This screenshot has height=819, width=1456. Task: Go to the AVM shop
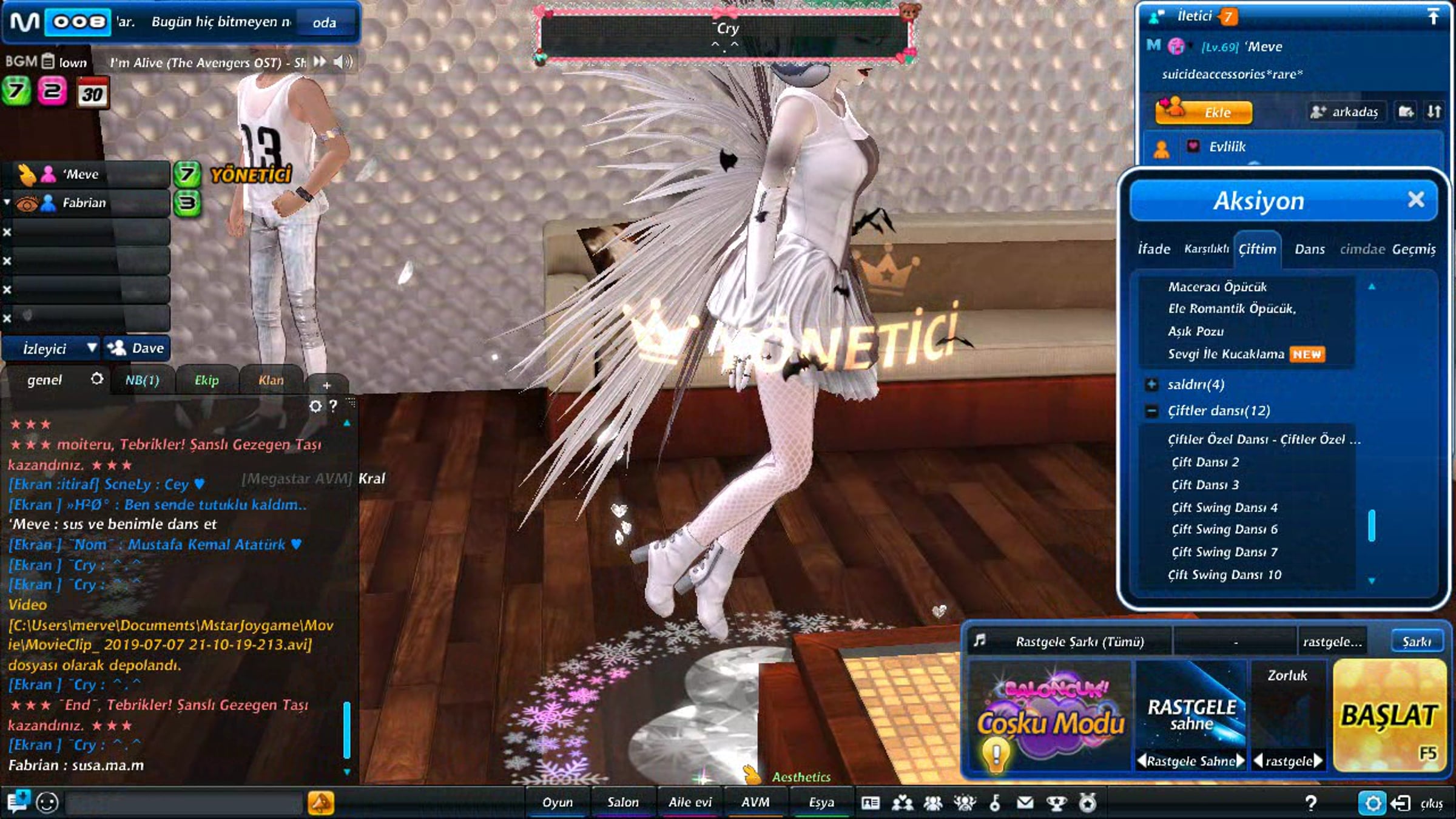pos(755,802)
